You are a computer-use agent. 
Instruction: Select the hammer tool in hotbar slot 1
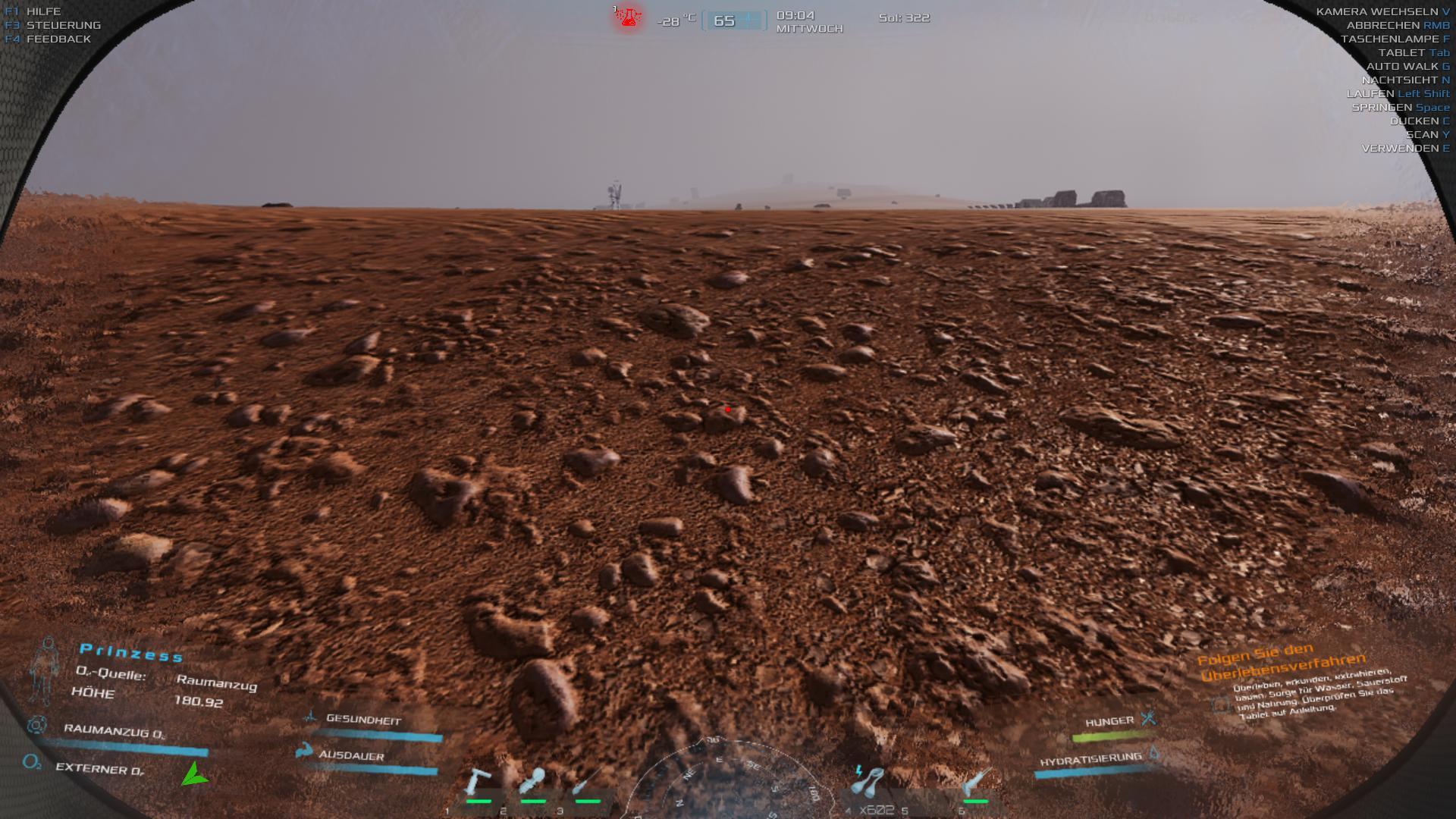coord(478,783)
